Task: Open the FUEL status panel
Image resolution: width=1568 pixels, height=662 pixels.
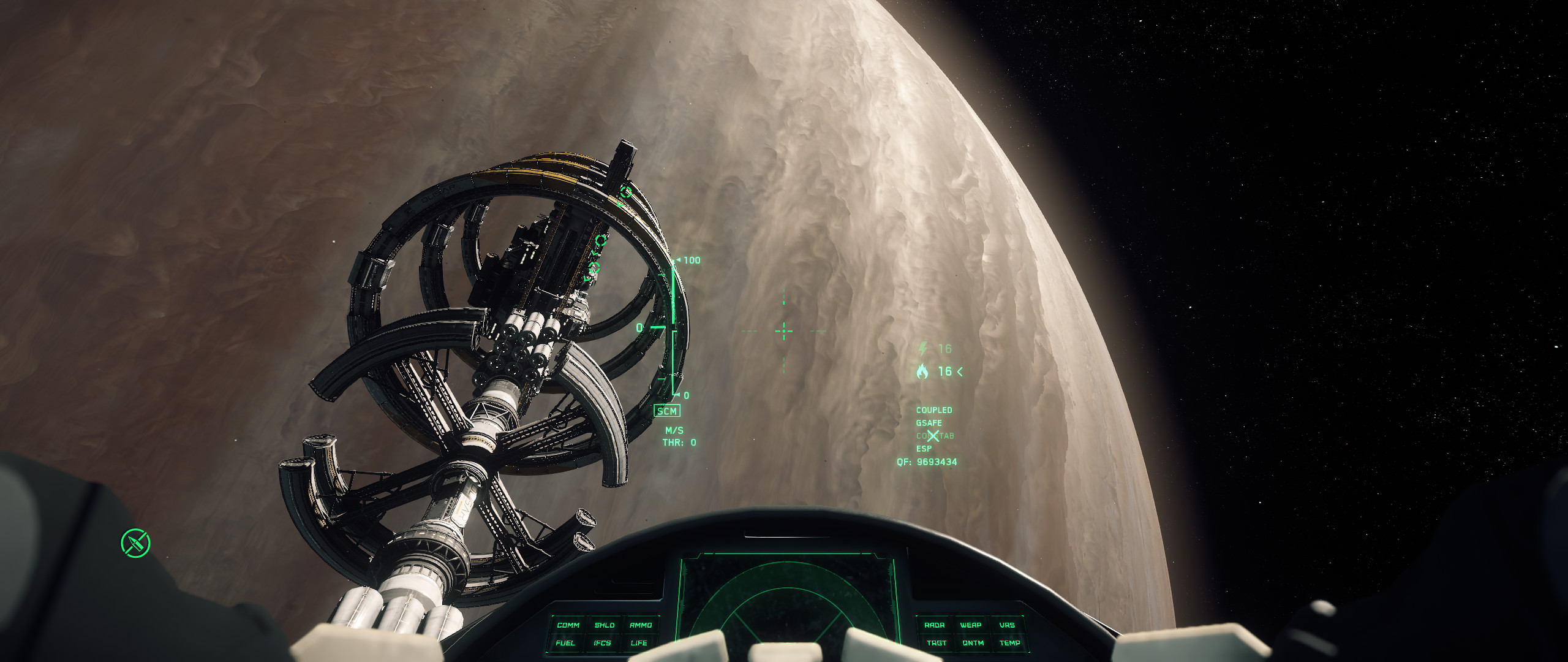Action: [565, 643]
